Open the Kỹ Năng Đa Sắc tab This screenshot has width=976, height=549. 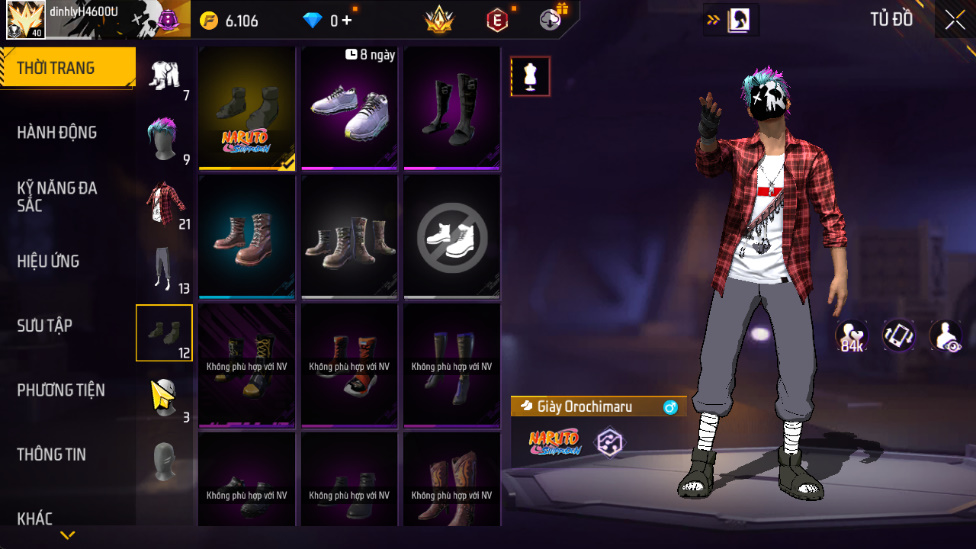(x=57, y=196)
